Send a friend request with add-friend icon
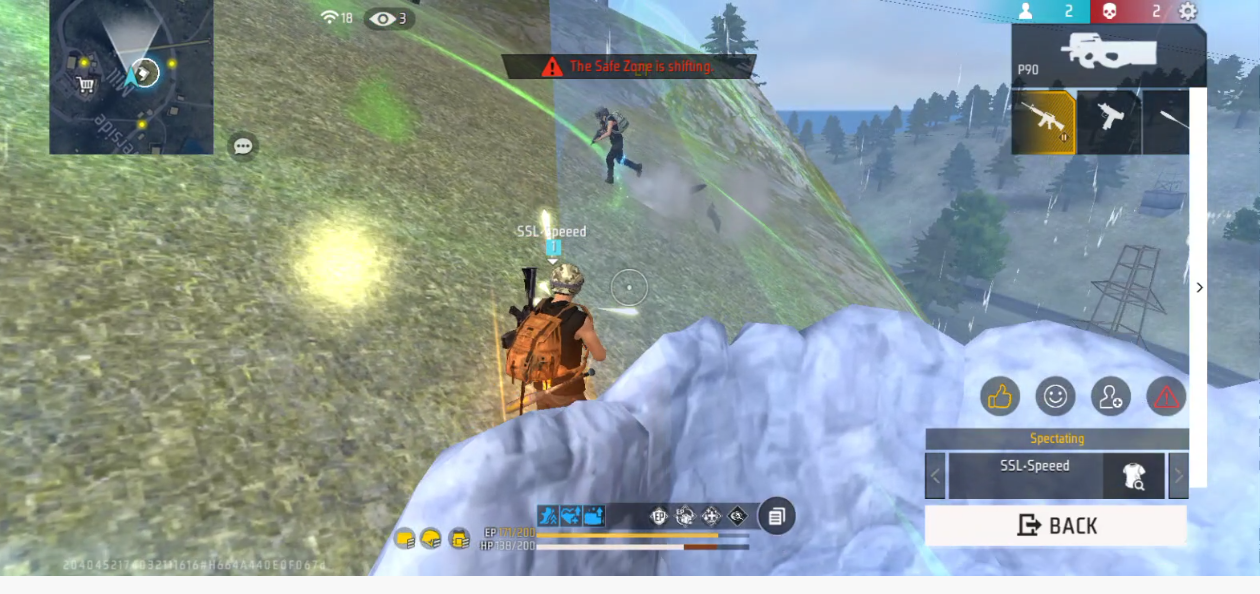 [1110, 397]
